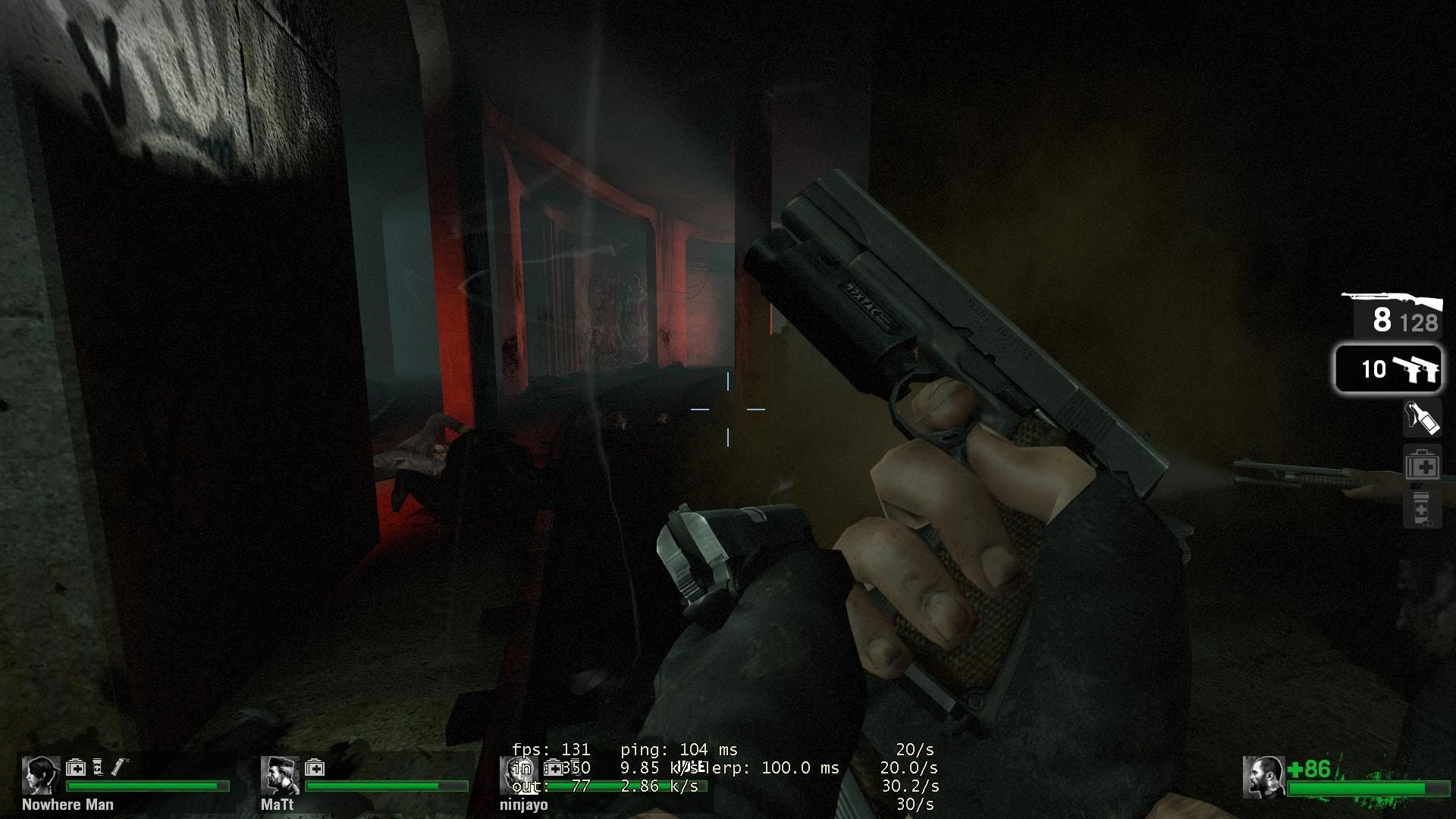Select MaTt's teammate portrait
Screen dimensions: 1456x819
point(280,775)
